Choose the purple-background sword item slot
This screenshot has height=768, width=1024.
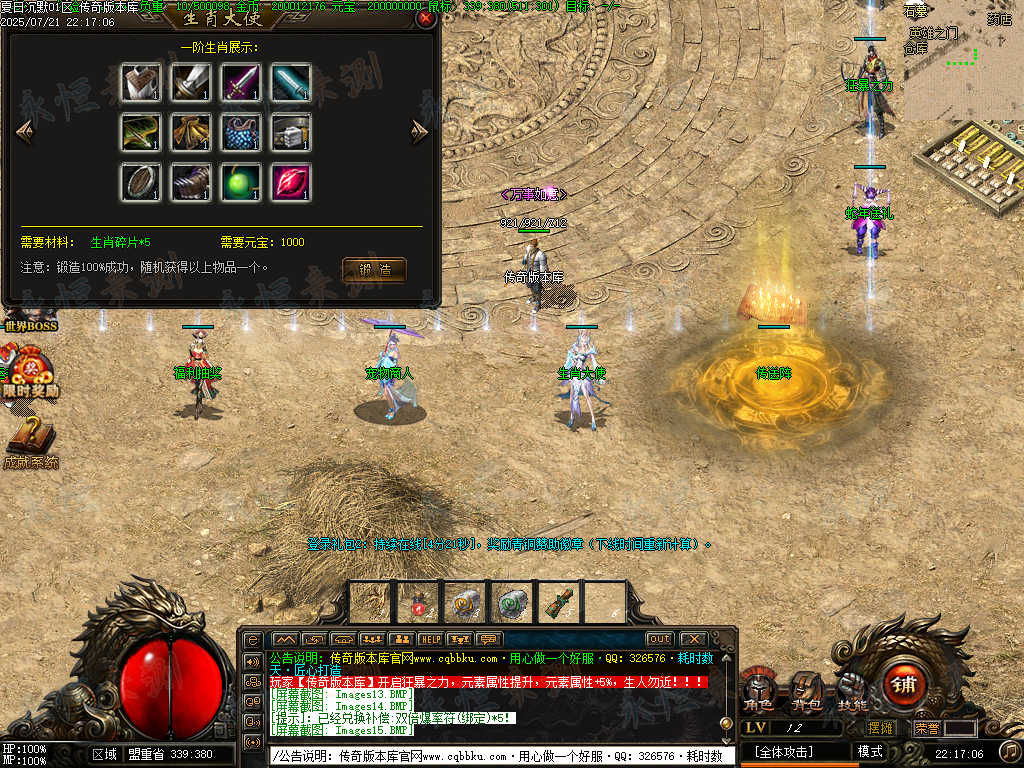pyautogui.click(x=241, y=82)
